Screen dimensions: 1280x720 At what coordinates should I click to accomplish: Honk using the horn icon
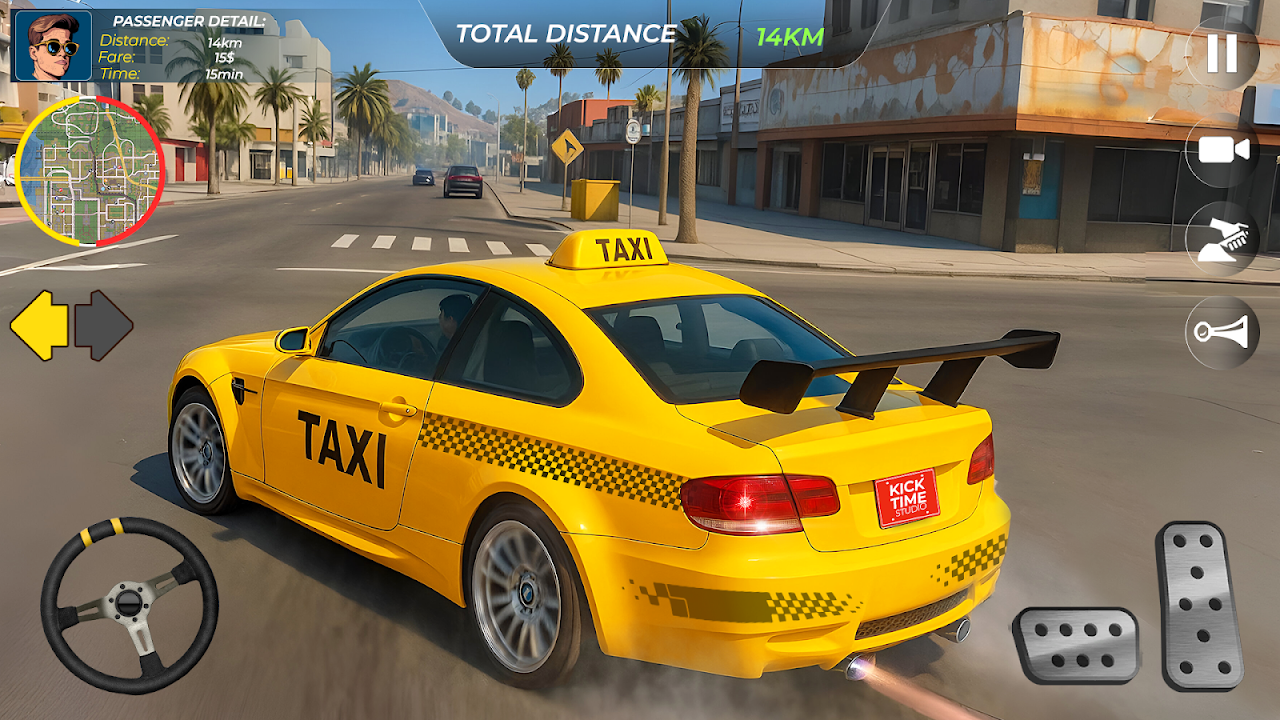click(1222, 332)
